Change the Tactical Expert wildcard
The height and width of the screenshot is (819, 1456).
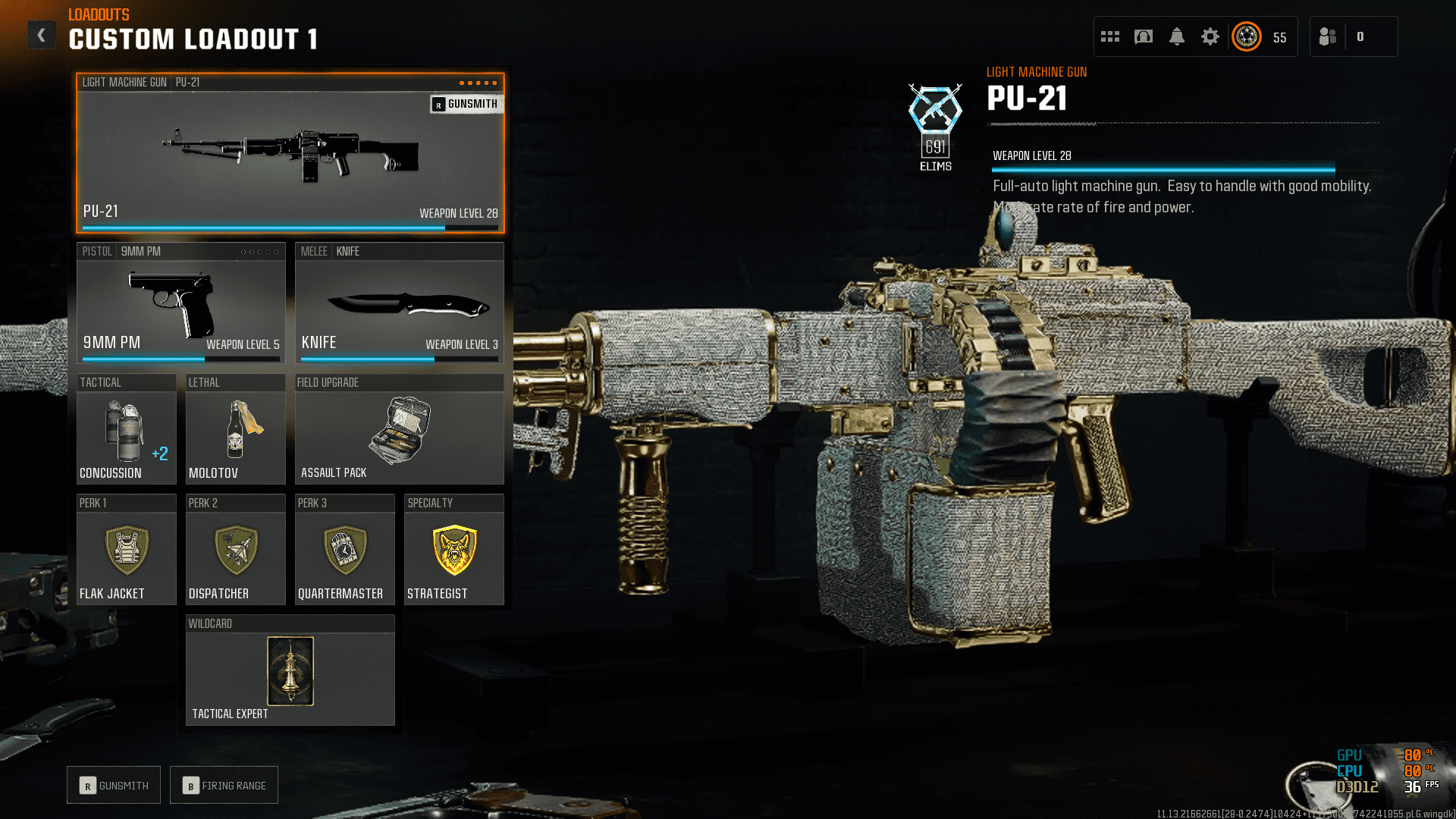pyautogui.click(x=290, y=670)
